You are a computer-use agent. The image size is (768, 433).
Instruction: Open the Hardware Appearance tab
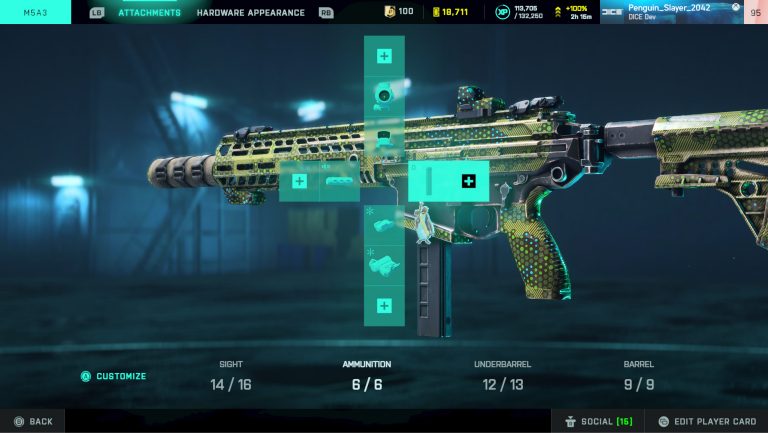[253, 13]
